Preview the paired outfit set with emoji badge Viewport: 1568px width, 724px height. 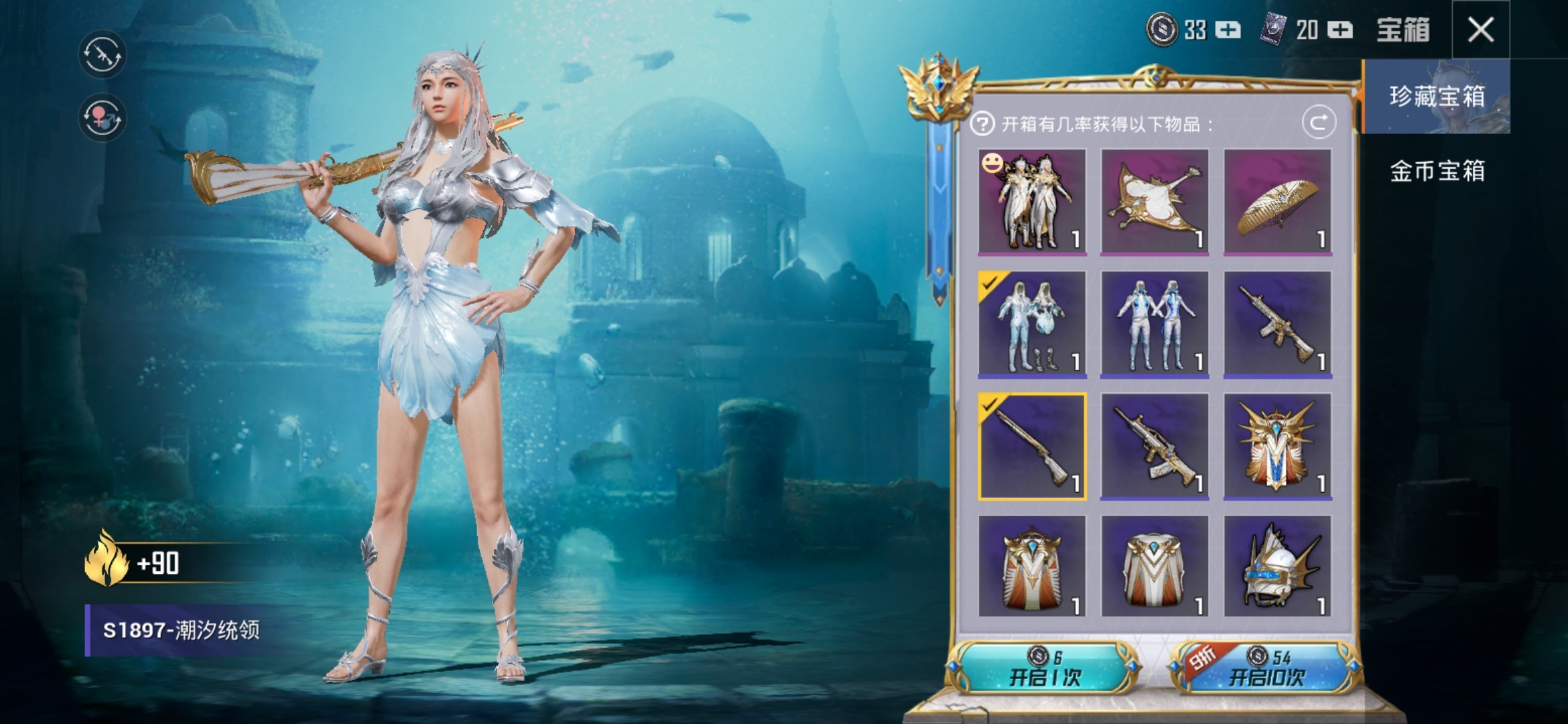point(1032,201)
